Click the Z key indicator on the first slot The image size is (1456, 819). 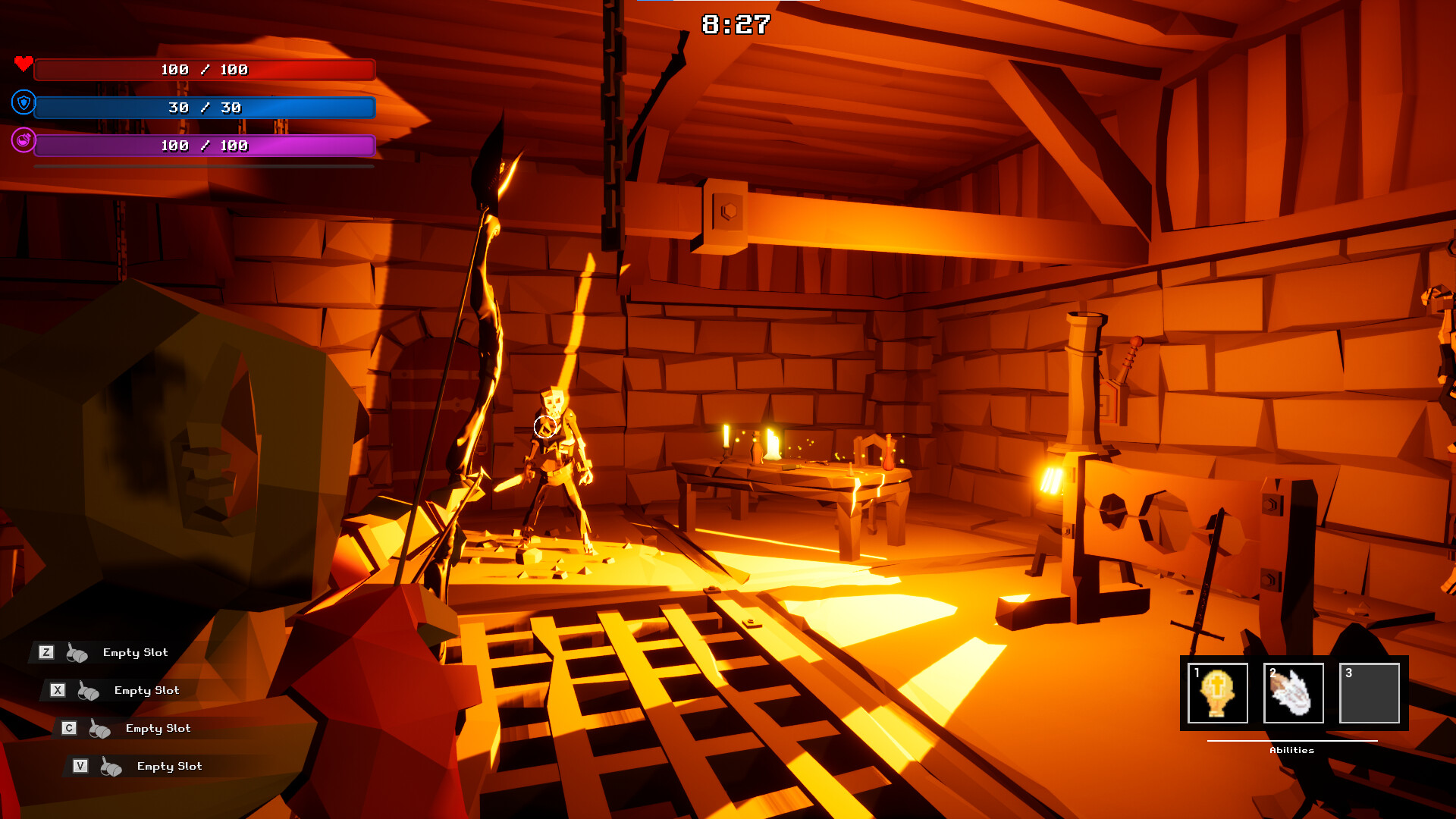[x=48, y=651]
